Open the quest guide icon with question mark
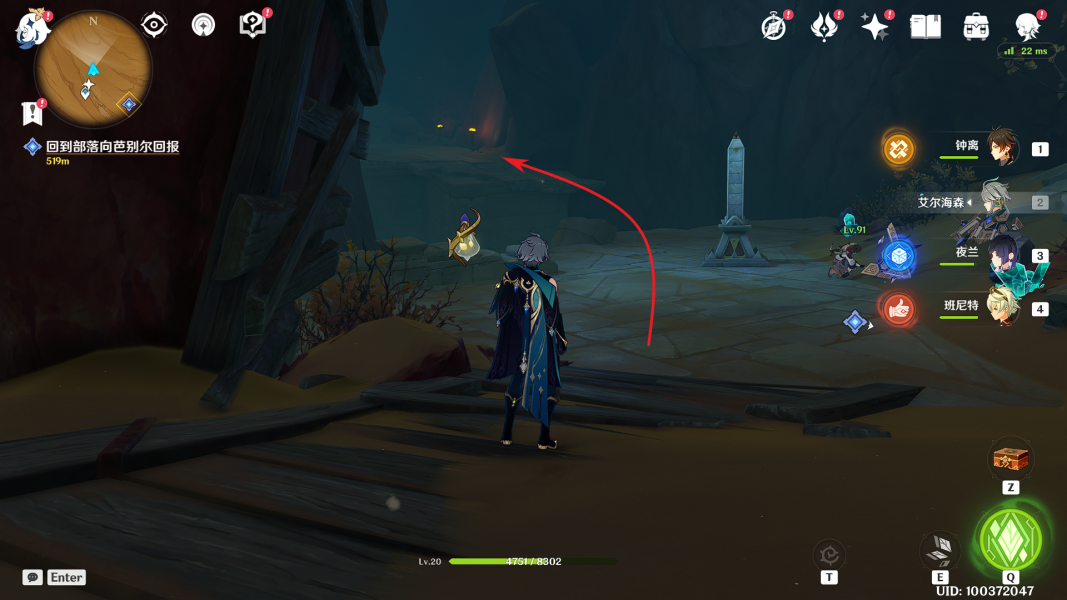 (253, 25)
